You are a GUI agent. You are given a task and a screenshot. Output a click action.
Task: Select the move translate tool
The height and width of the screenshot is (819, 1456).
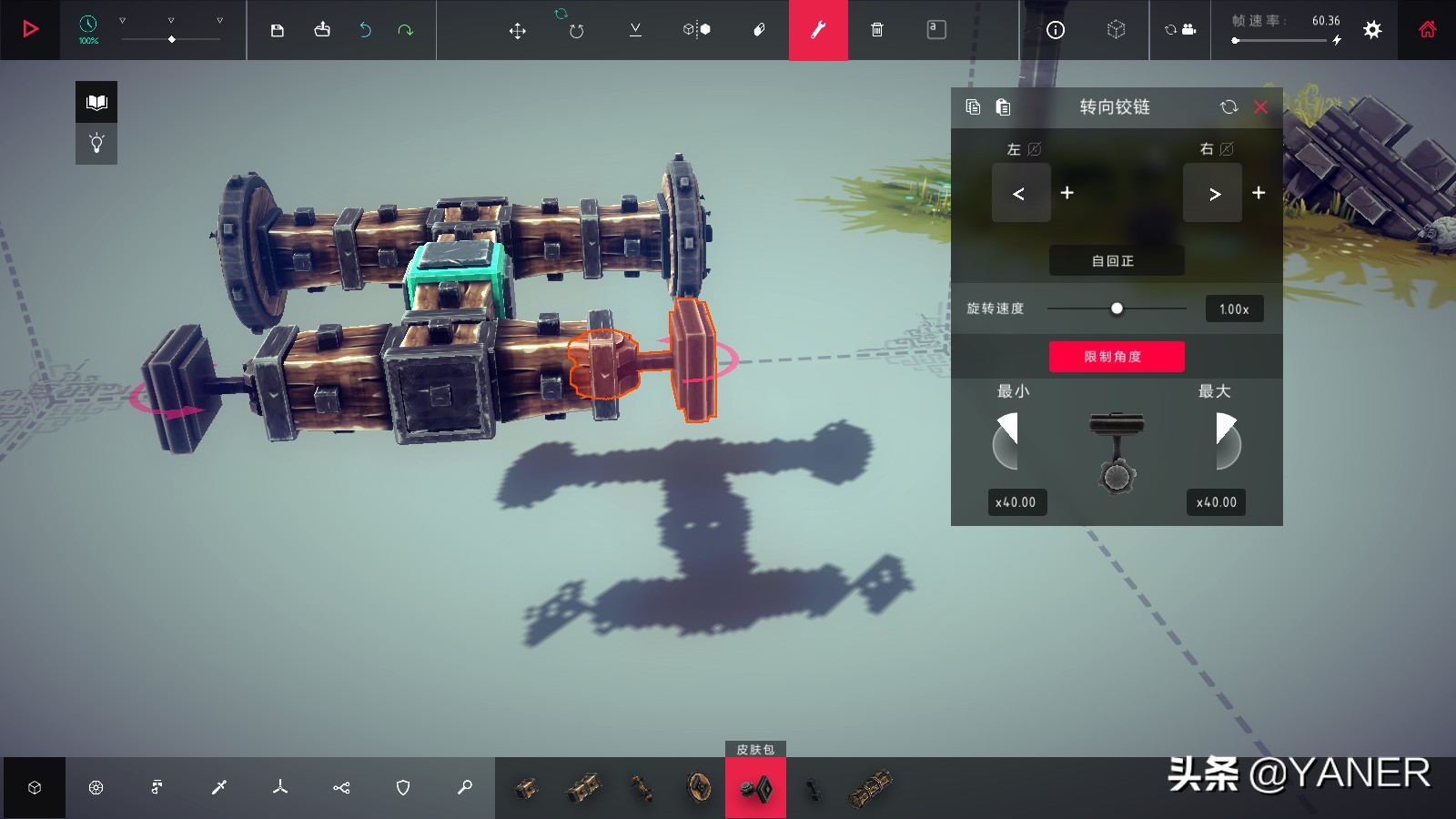coord(517,31)
